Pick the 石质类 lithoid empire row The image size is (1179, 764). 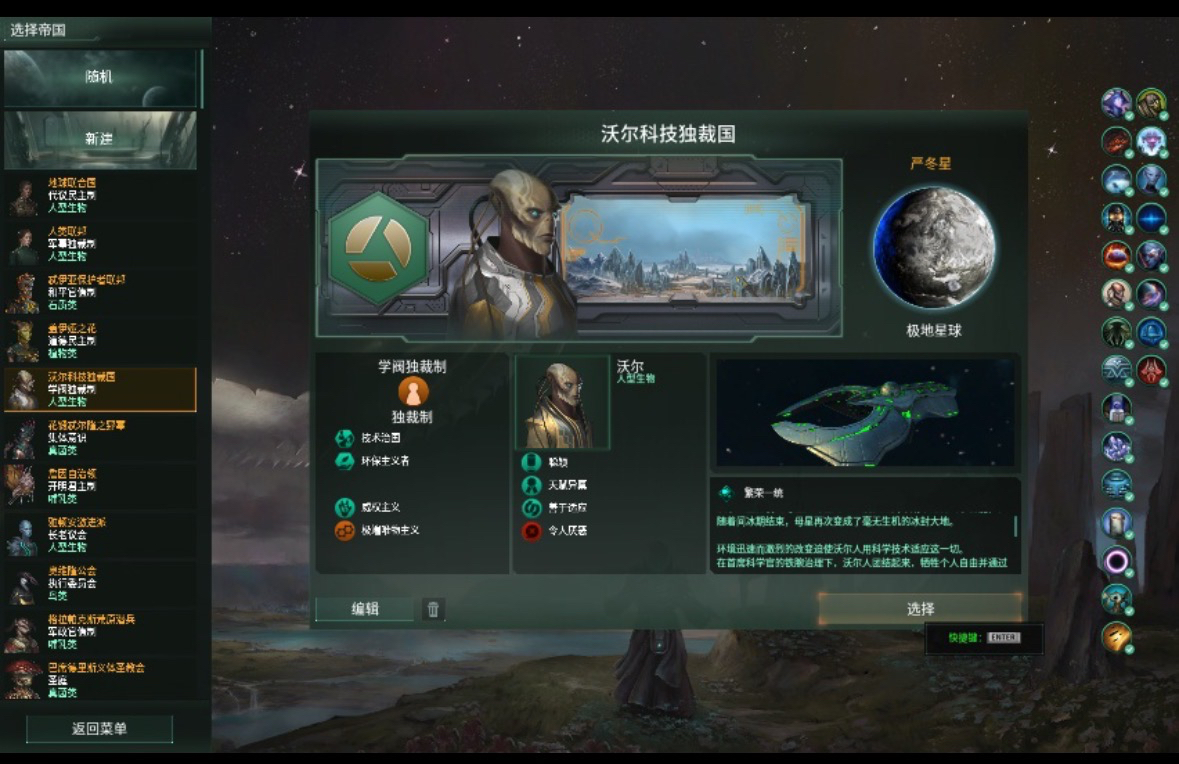click(100, 293)
